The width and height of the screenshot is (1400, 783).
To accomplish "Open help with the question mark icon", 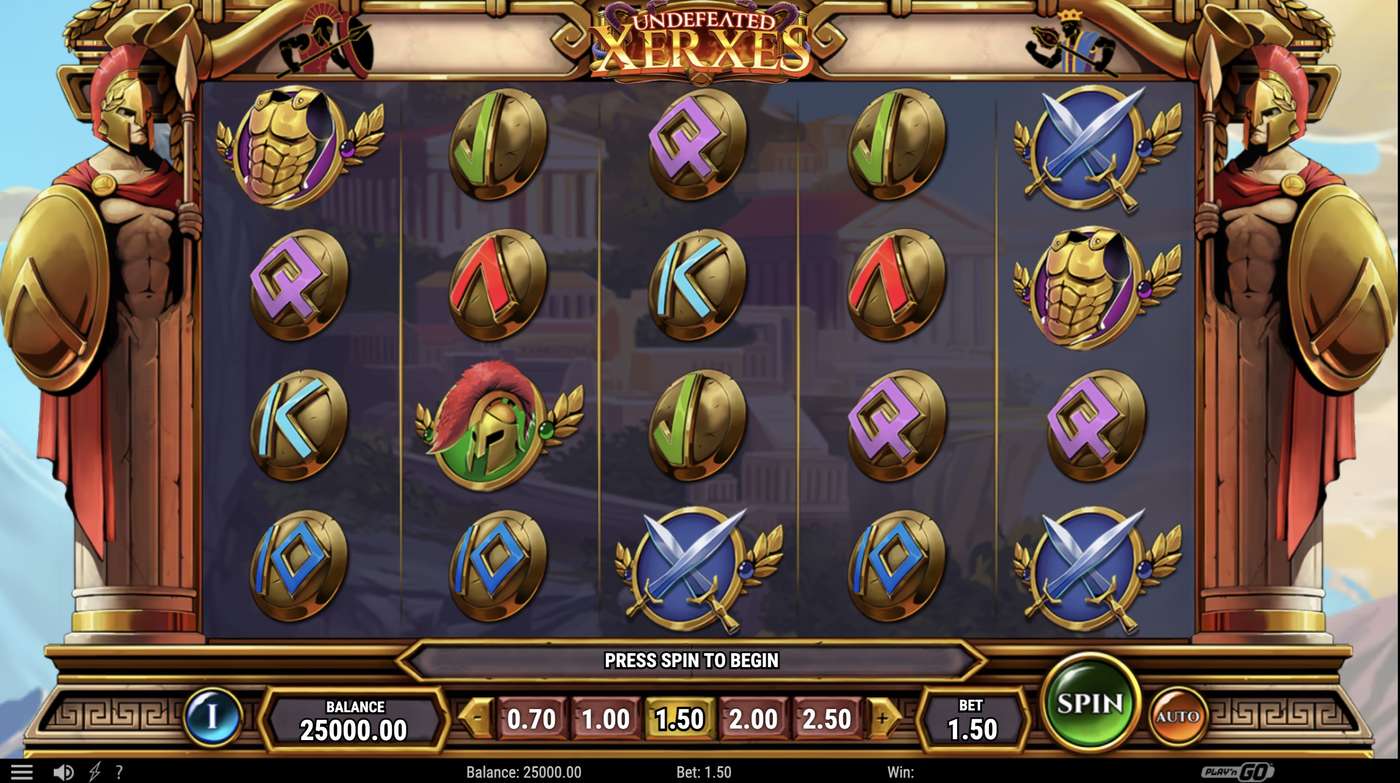I will tap(118, 770).
